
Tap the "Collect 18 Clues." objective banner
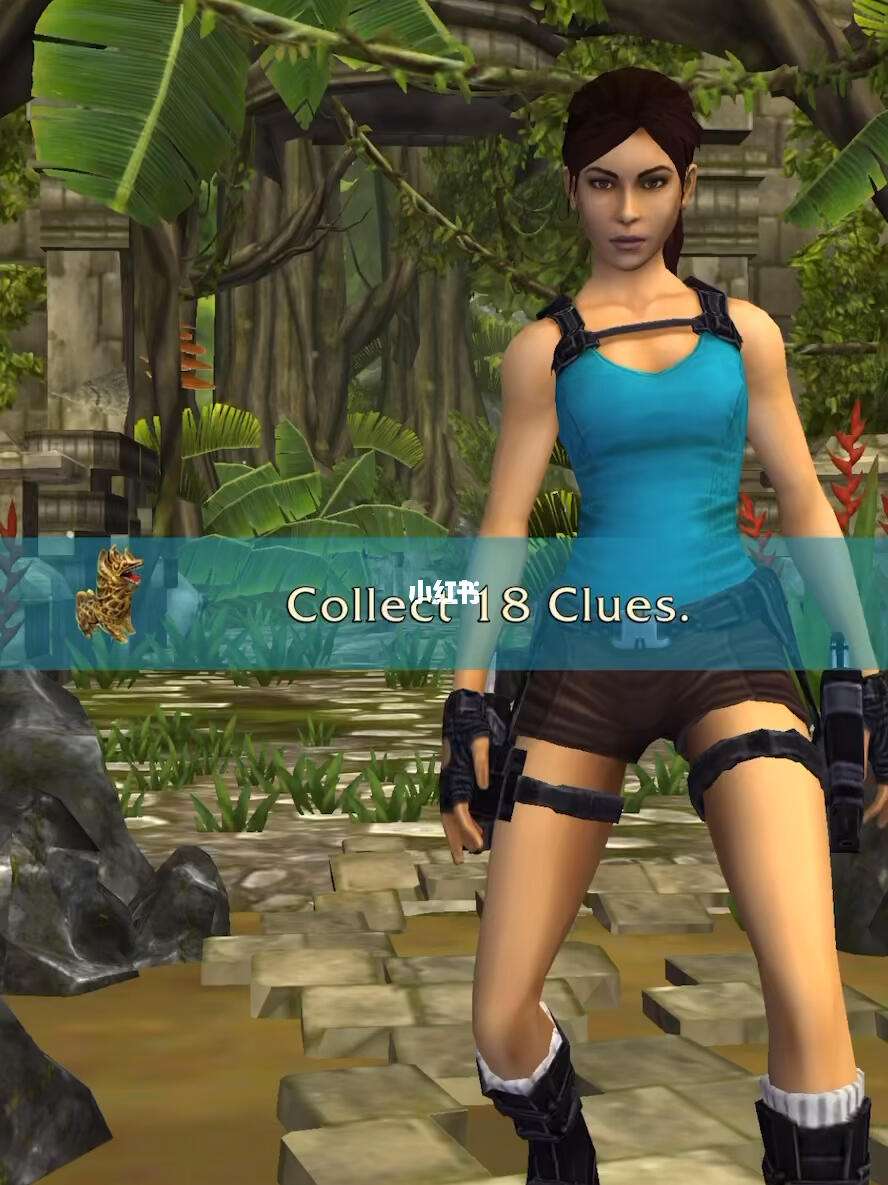pyautogui.click(x=487, y=605)
